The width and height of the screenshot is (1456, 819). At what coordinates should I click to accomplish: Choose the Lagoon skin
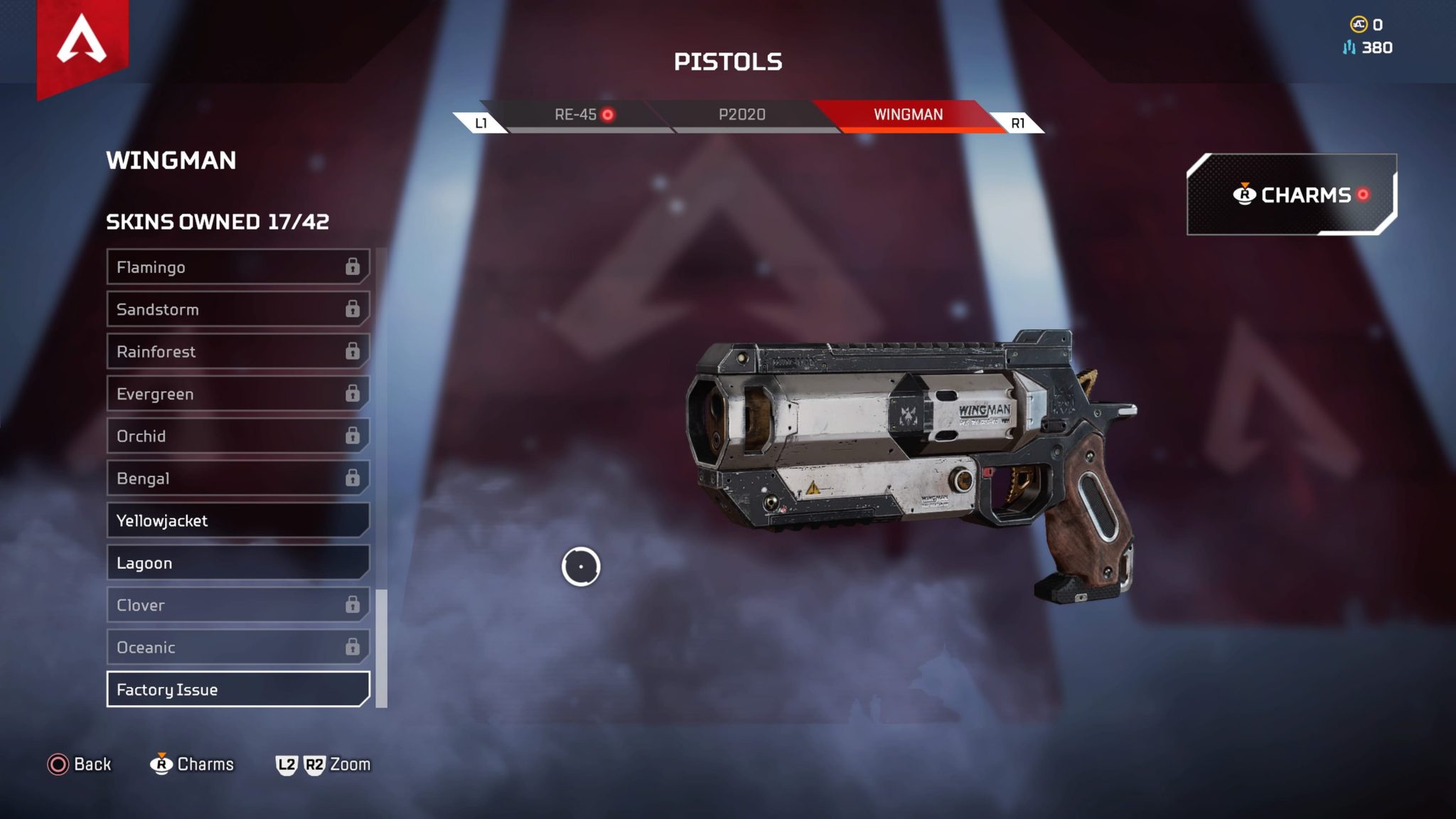pos(237,563)
